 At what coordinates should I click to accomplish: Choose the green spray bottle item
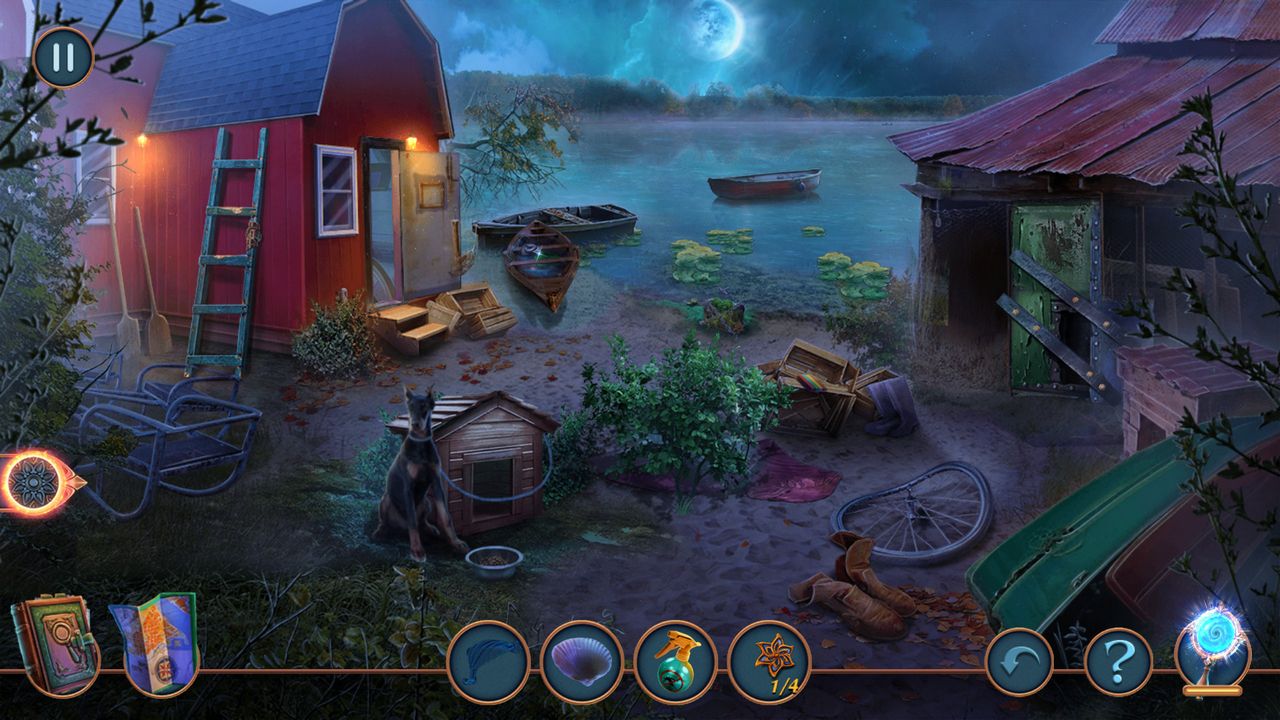[x=676, y=661]
